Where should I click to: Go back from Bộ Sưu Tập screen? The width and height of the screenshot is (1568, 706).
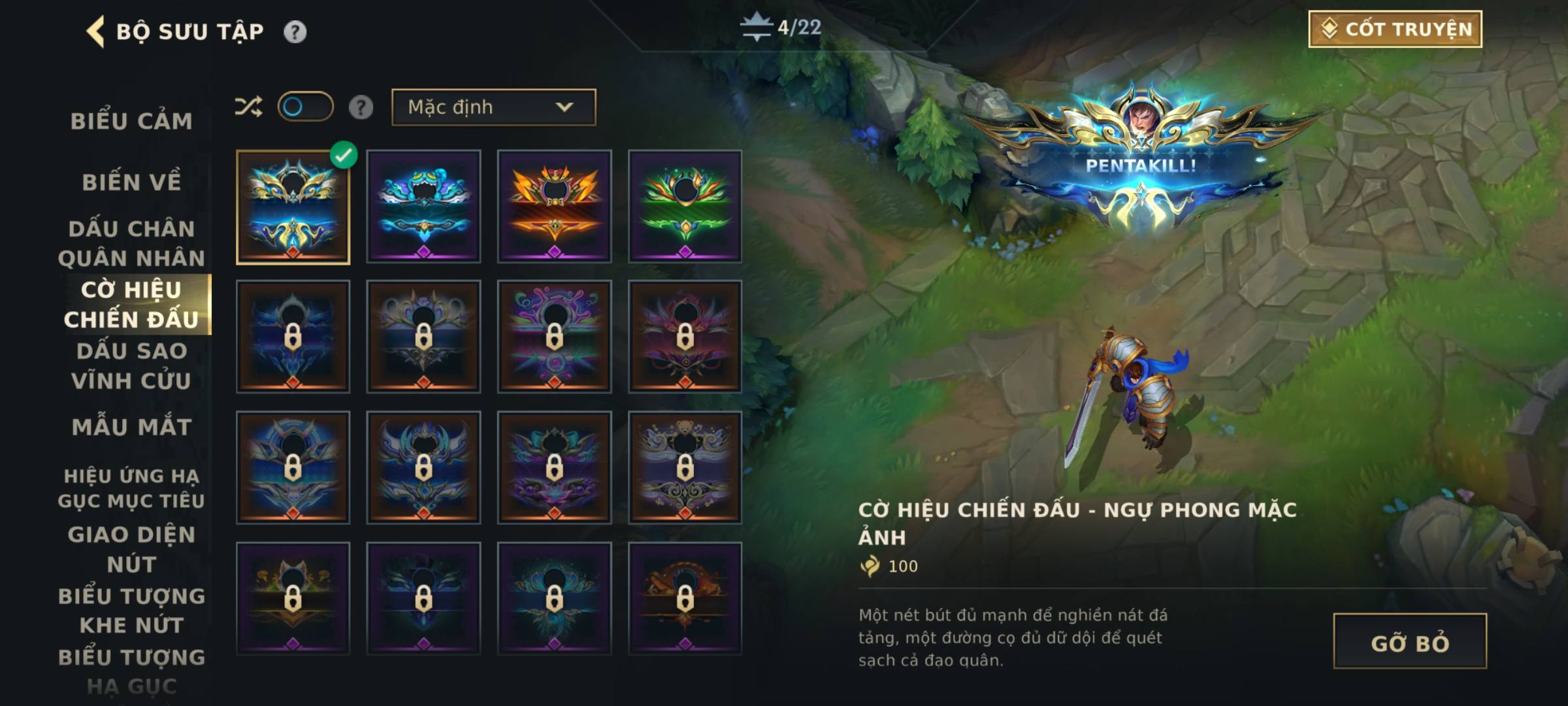pos(96,31)
